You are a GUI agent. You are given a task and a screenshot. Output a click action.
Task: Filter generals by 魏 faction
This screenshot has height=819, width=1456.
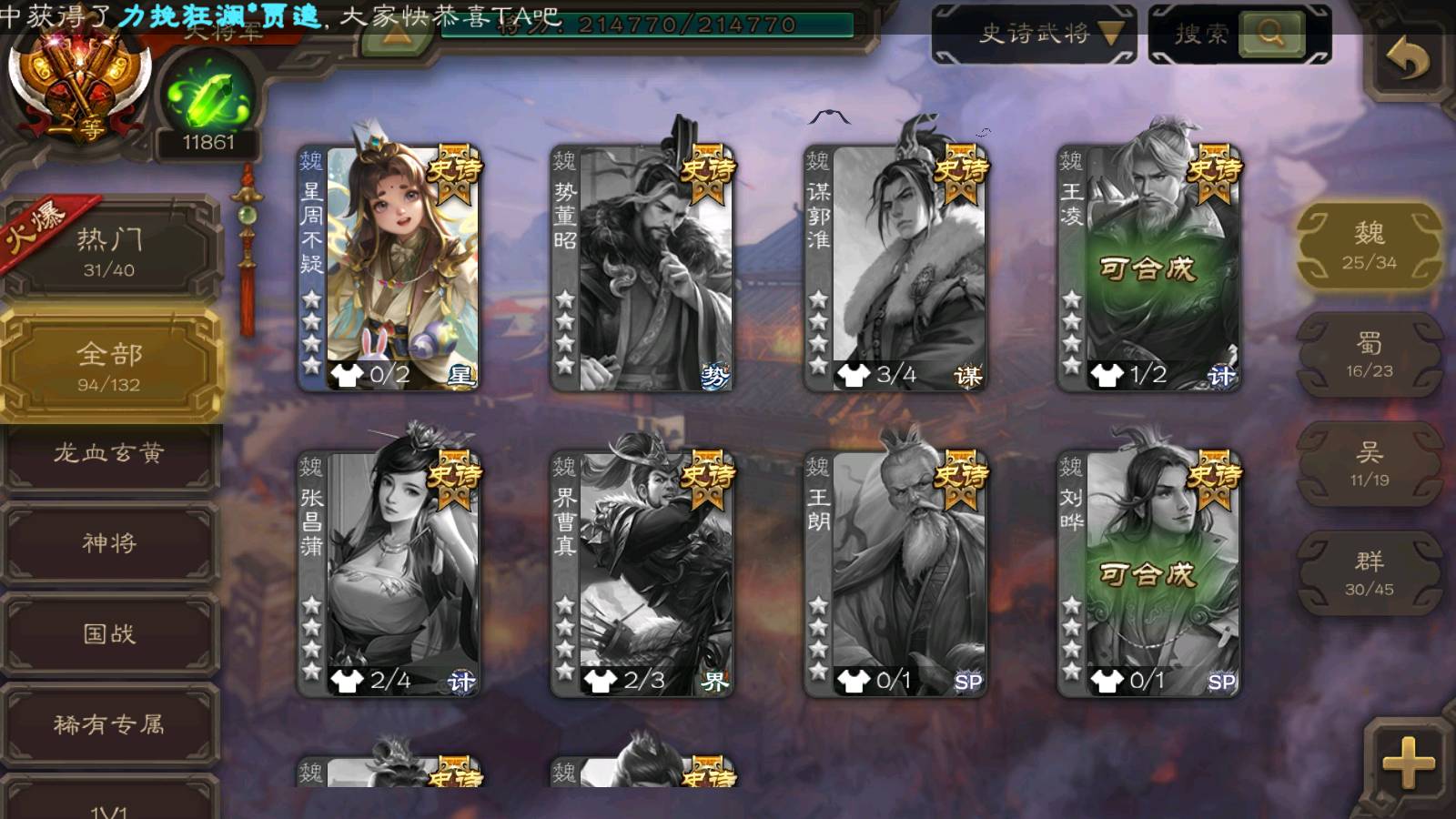(x=1369, y=246)
